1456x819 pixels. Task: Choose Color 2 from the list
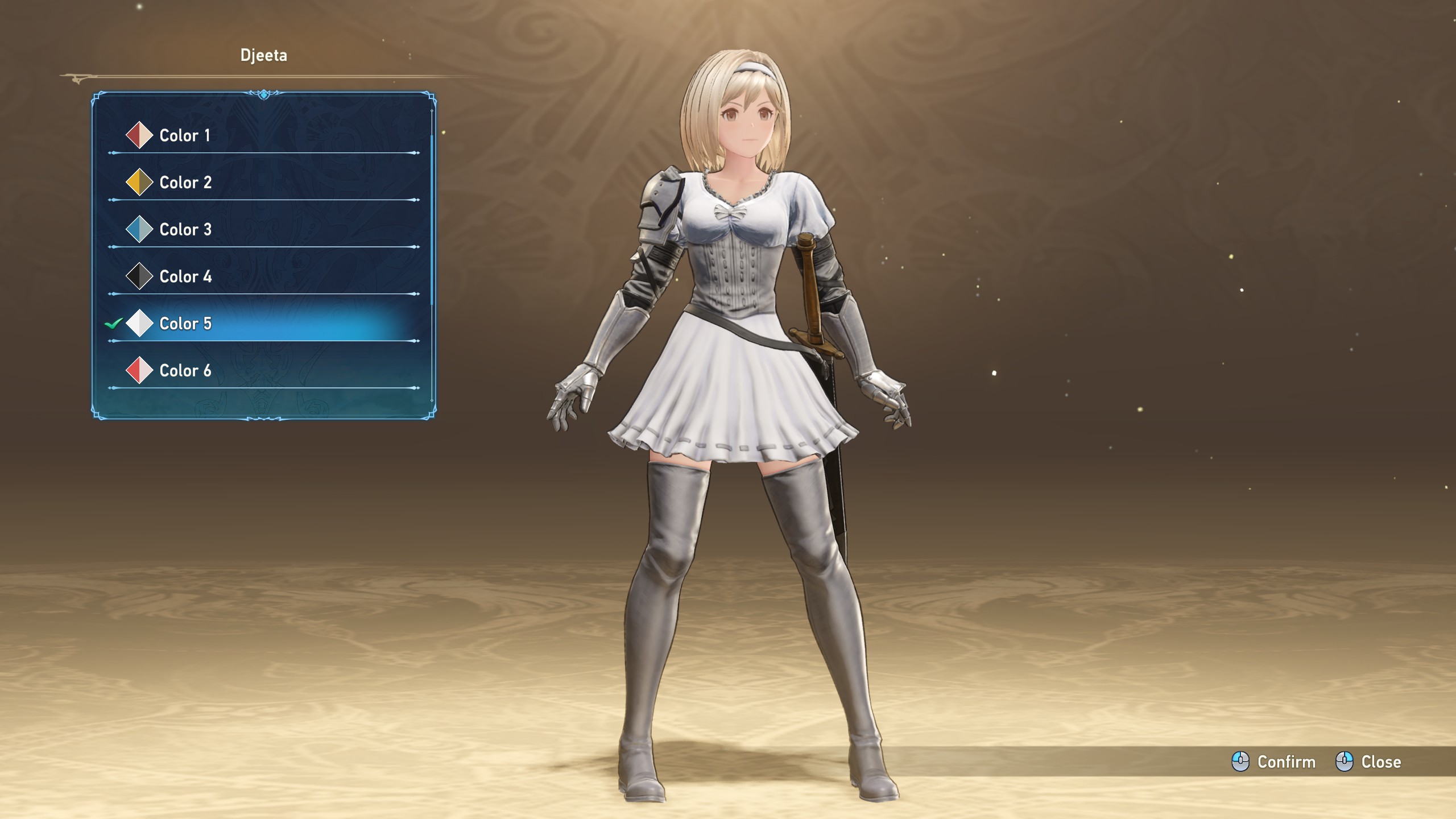click(x=186, y=183)
